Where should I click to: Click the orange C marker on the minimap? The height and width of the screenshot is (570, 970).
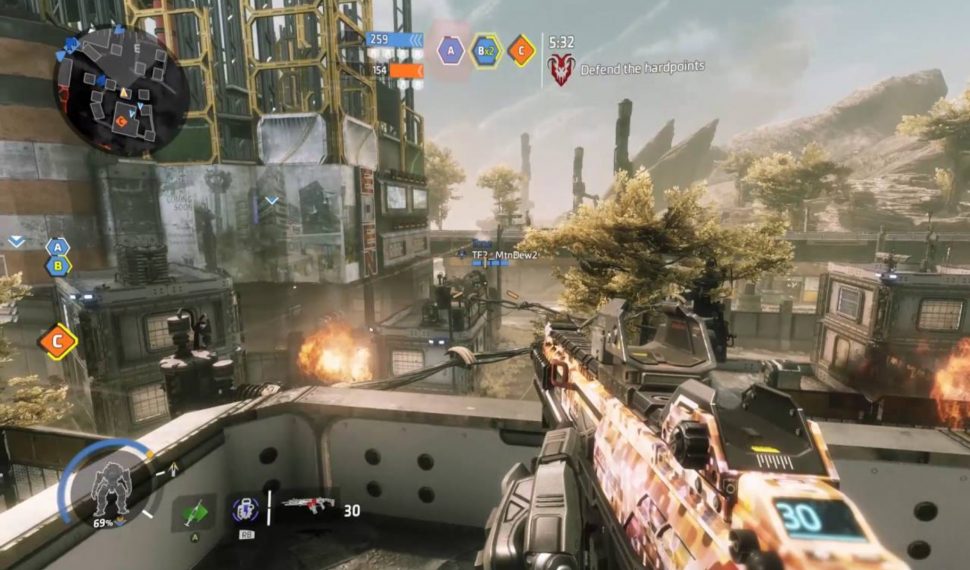click(122, 122)
